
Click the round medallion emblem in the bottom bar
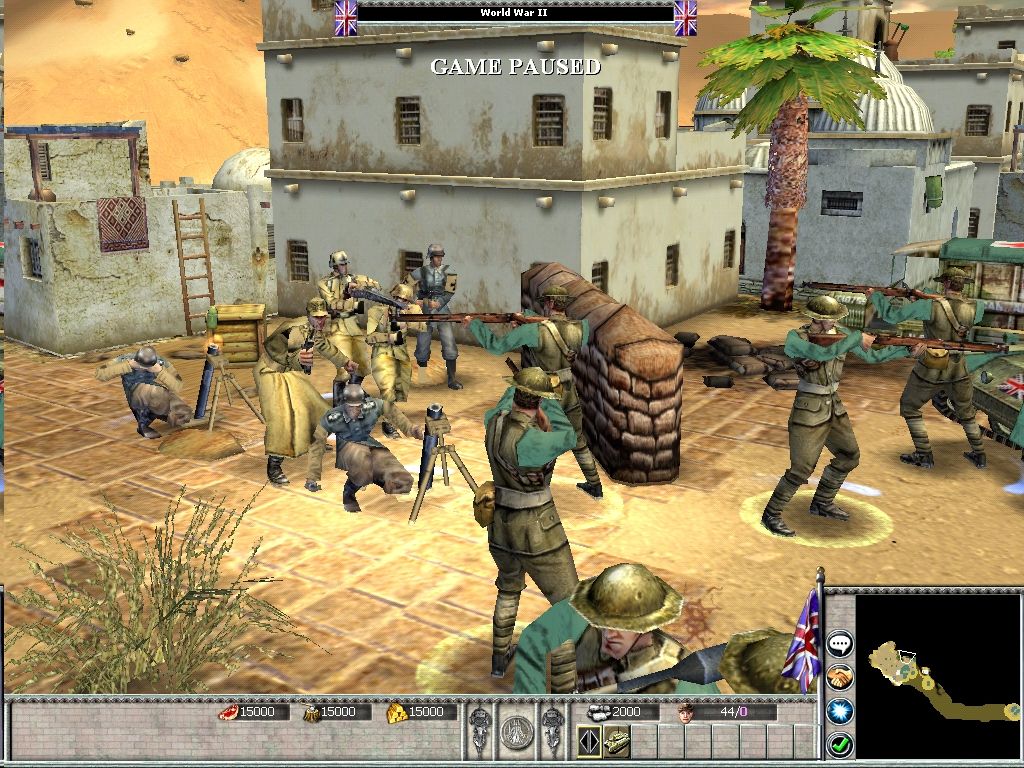514,731
